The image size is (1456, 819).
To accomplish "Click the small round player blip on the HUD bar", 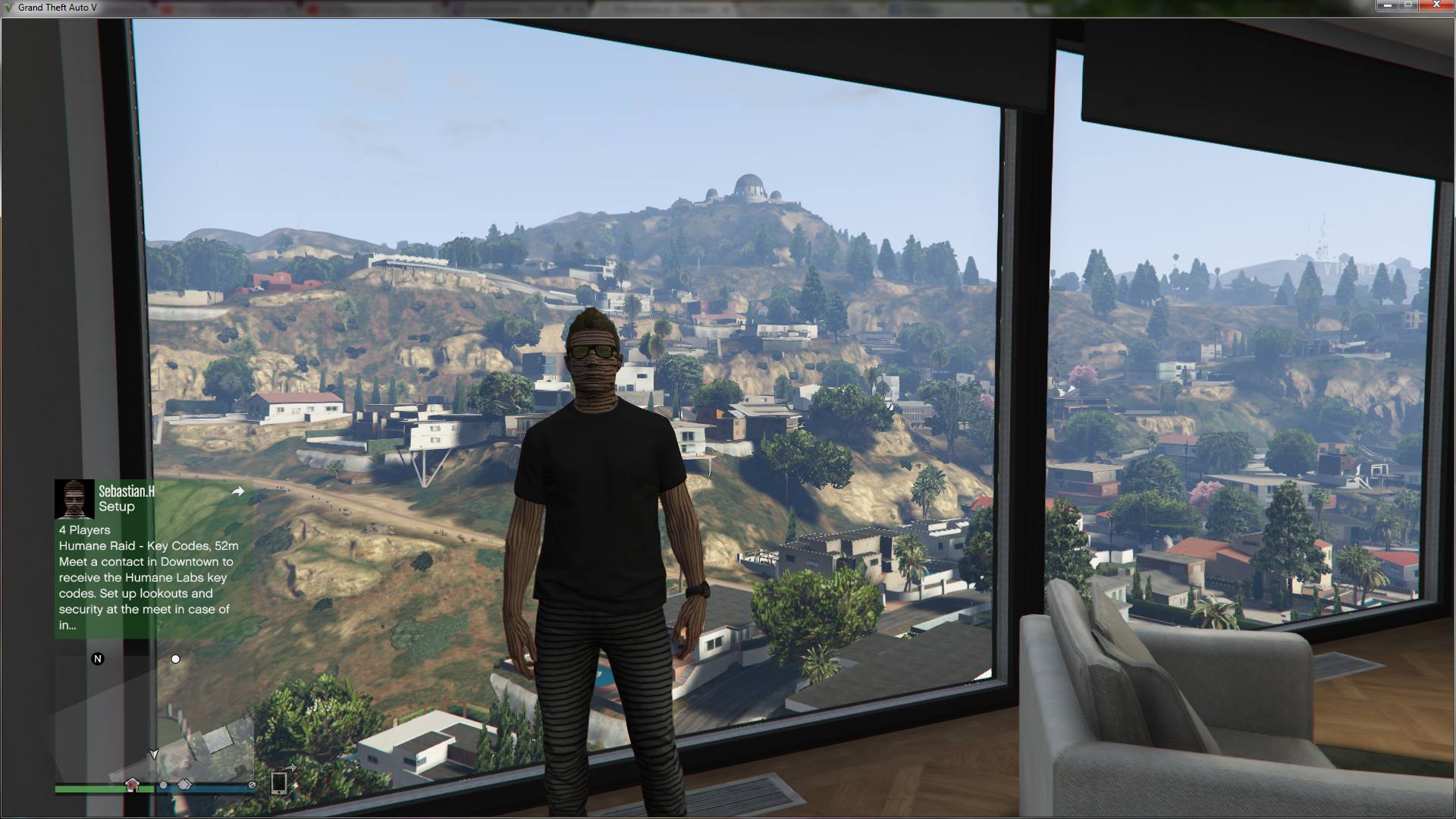I will pos(164,786).
